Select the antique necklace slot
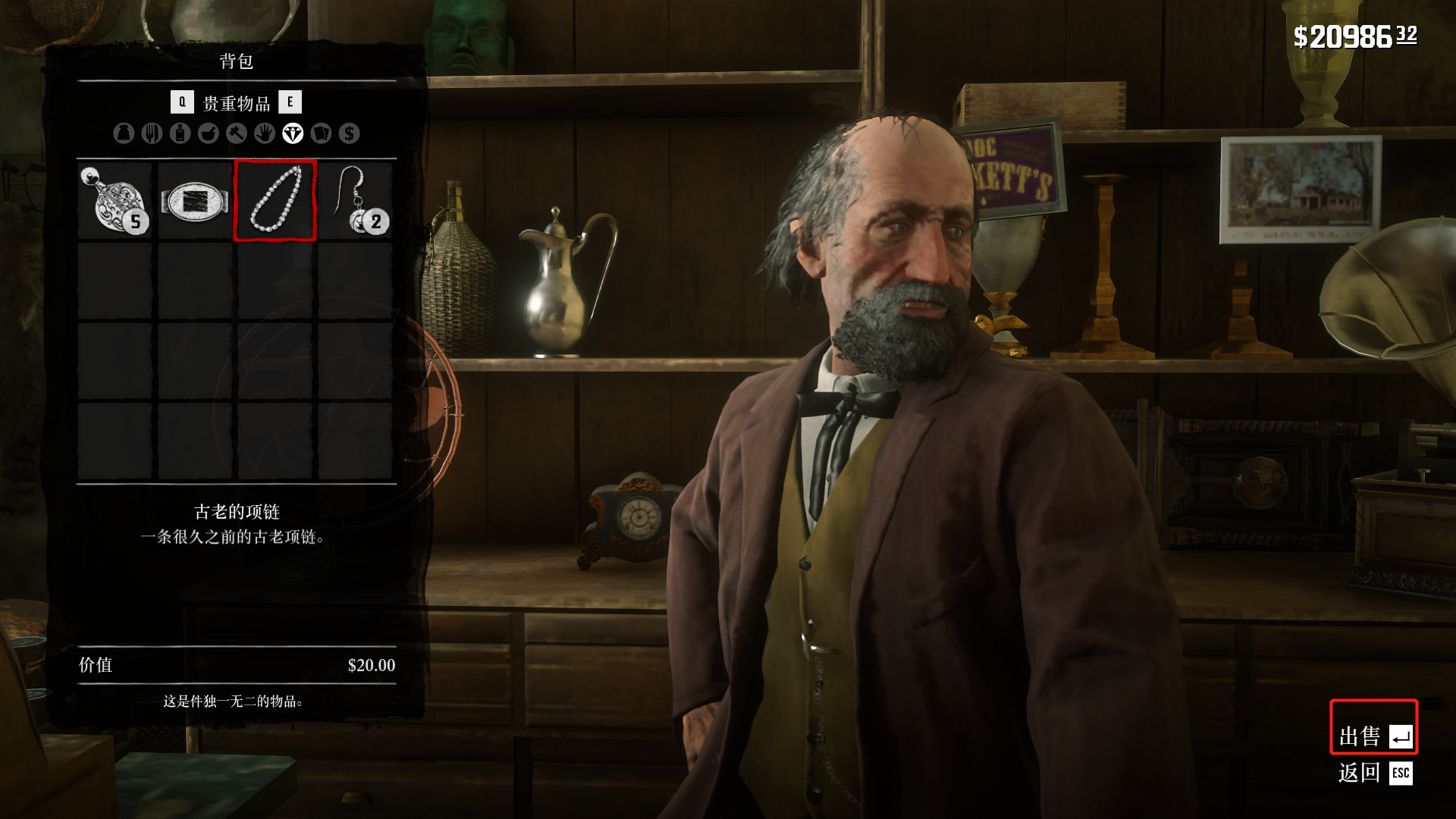This screenshot has width=1456, height=819. tap(275, 201)
